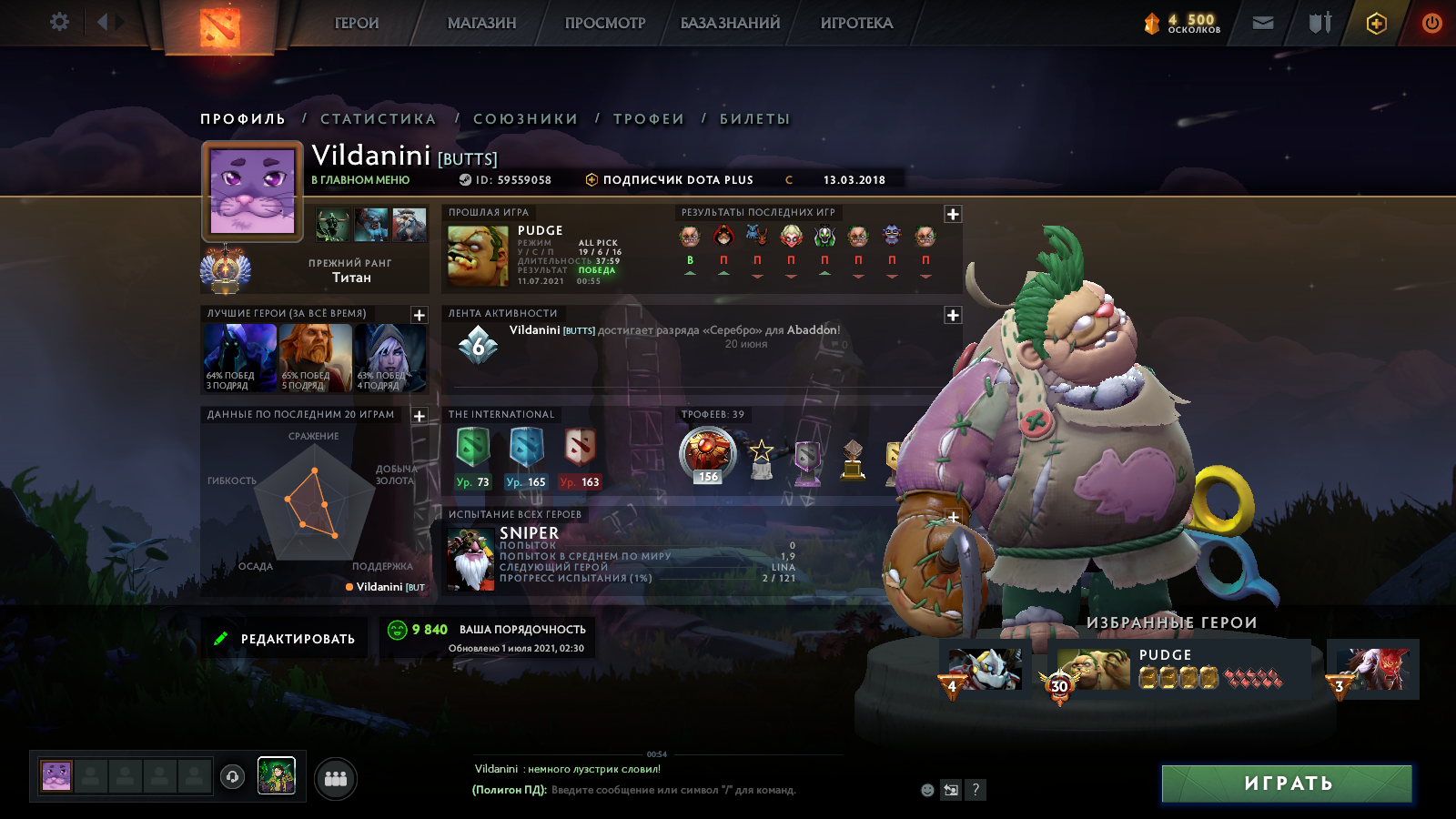Switch to the БИЛЕТЫ tab
The height and width of the screenshot is (819, 1456).
pos(754,119)
